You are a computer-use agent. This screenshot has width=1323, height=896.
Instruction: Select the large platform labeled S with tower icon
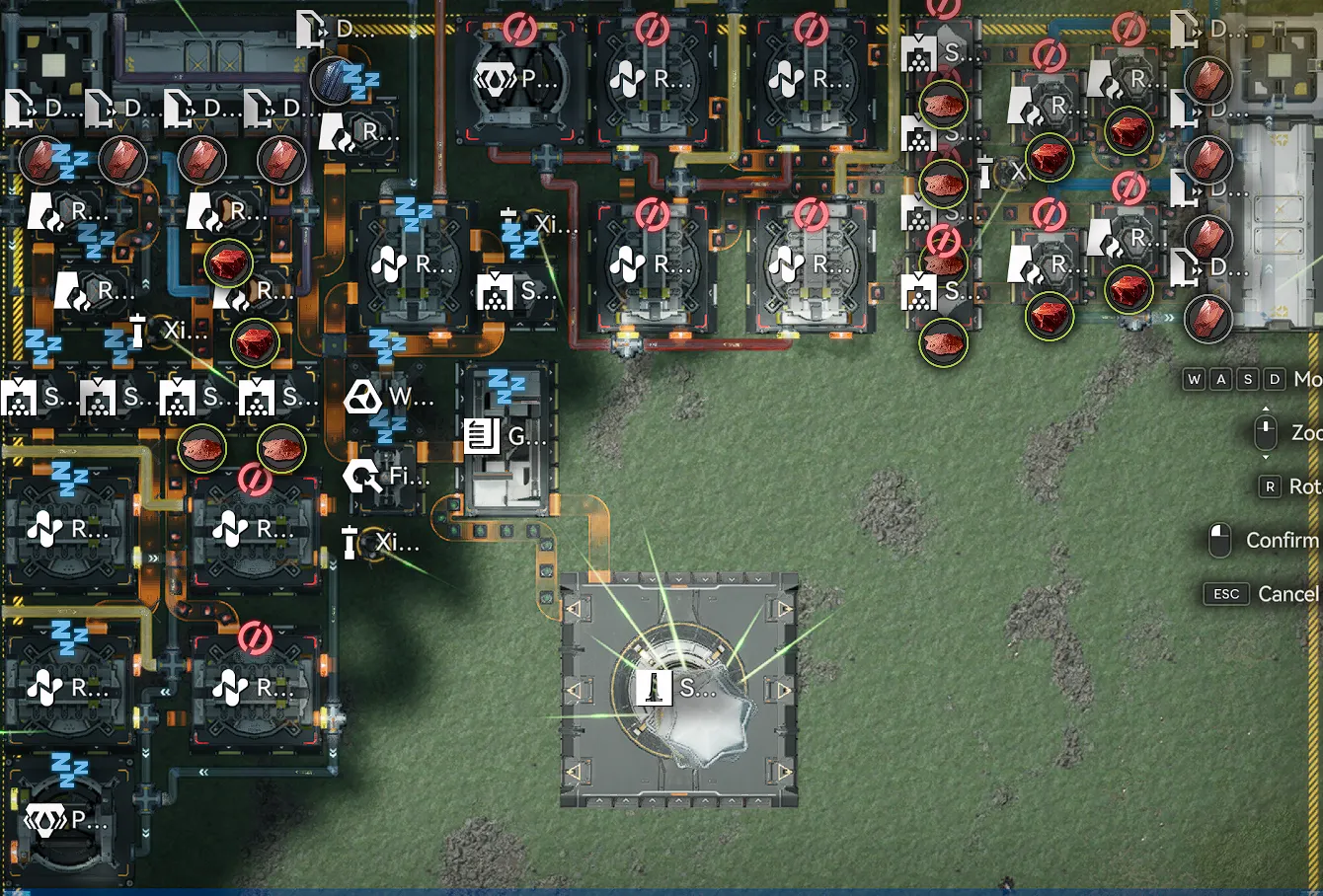[x=679, y=689]
